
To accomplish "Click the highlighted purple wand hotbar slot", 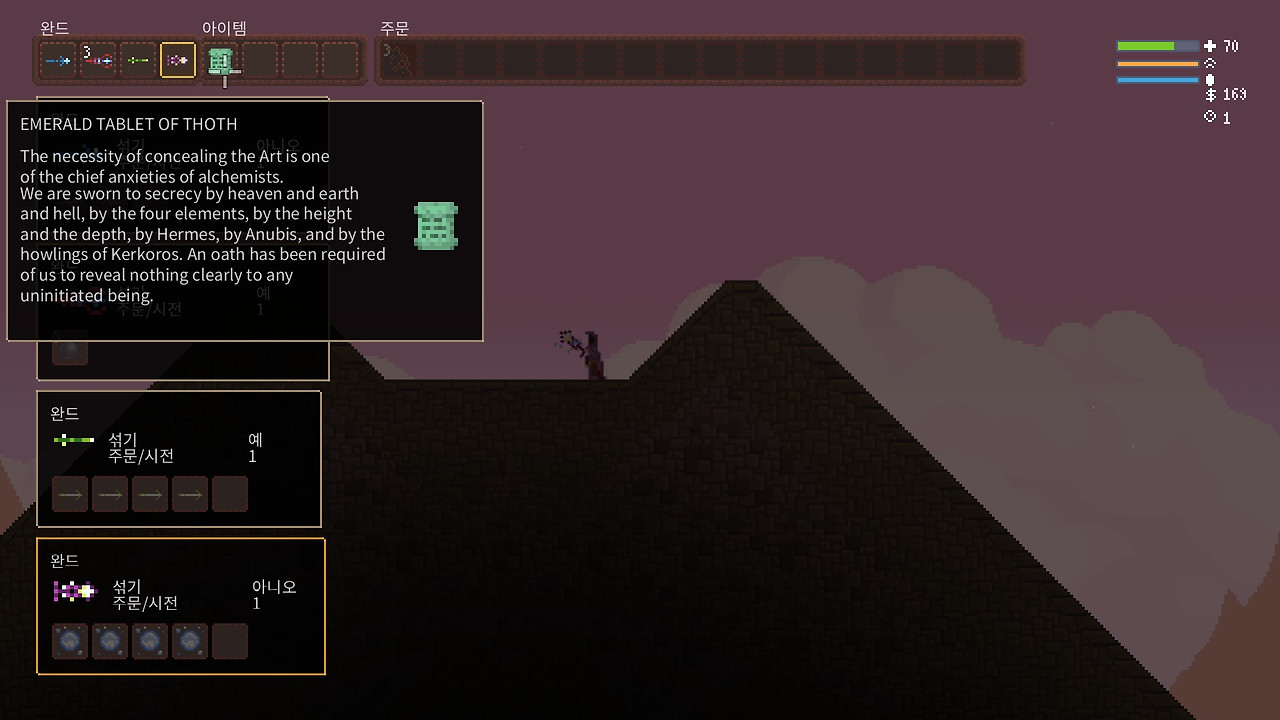I will tap(178, 61).
